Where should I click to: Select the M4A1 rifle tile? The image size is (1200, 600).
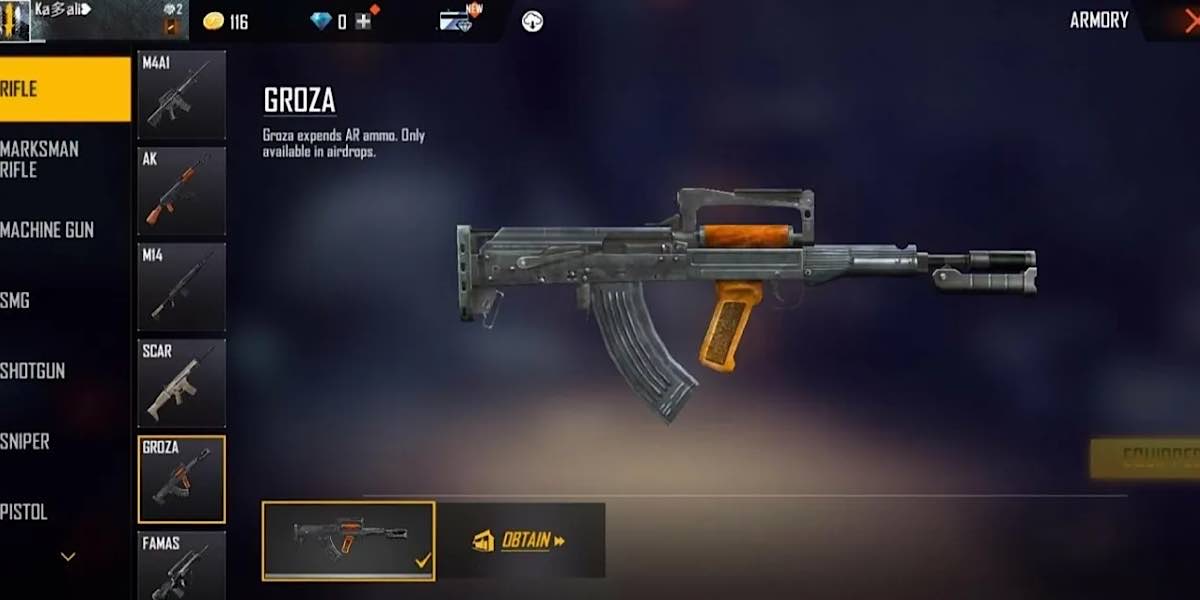point(181,95)
